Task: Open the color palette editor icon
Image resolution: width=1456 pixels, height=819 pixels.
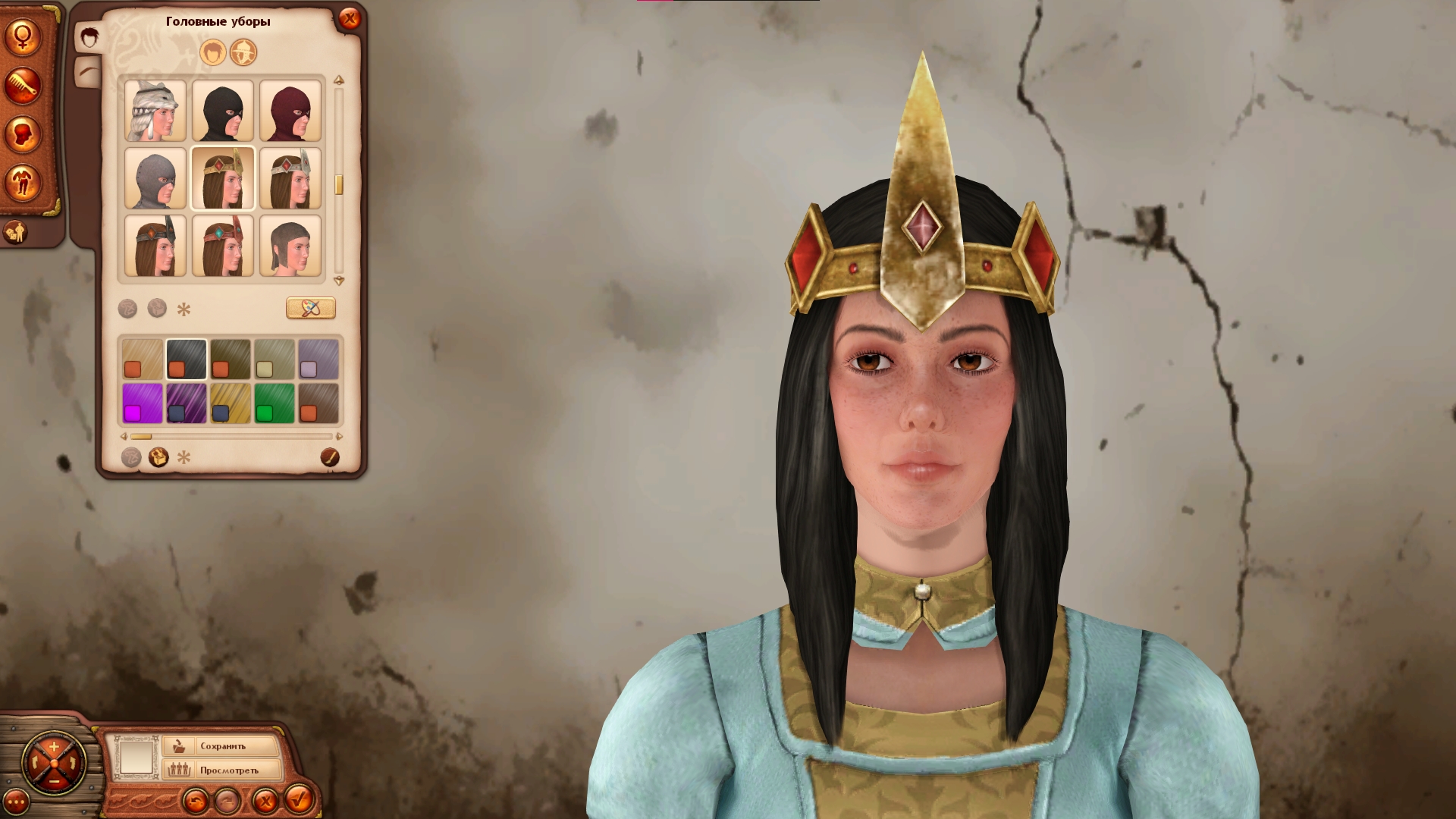Action: [312, 308]
